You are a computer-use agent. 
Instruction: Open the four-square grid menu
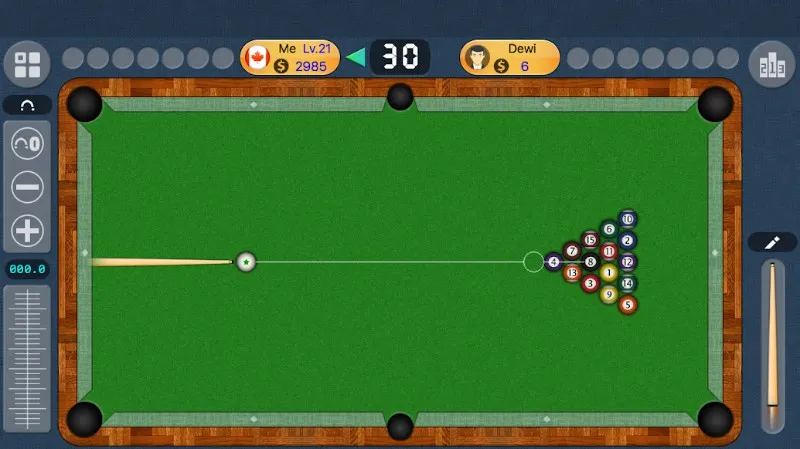[27, 65]
